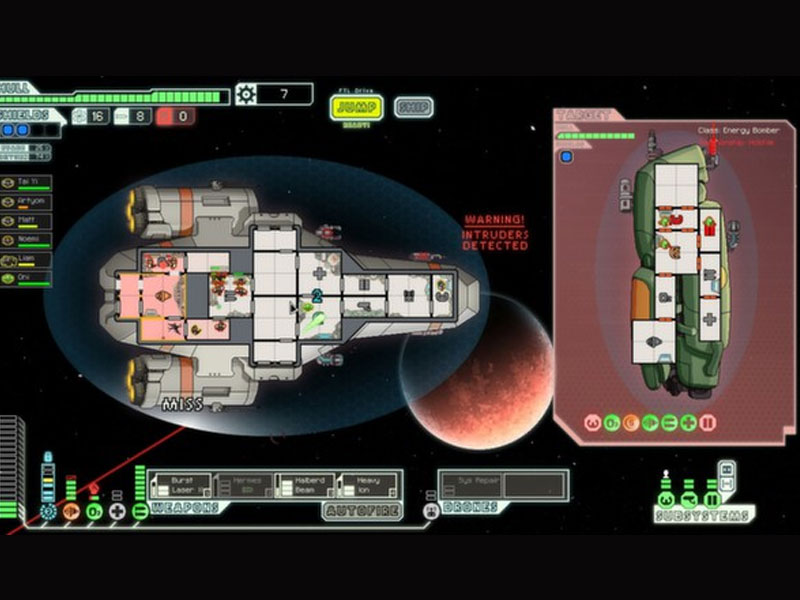
Task: Click the medbay system power icon
Action: point(117,512)
